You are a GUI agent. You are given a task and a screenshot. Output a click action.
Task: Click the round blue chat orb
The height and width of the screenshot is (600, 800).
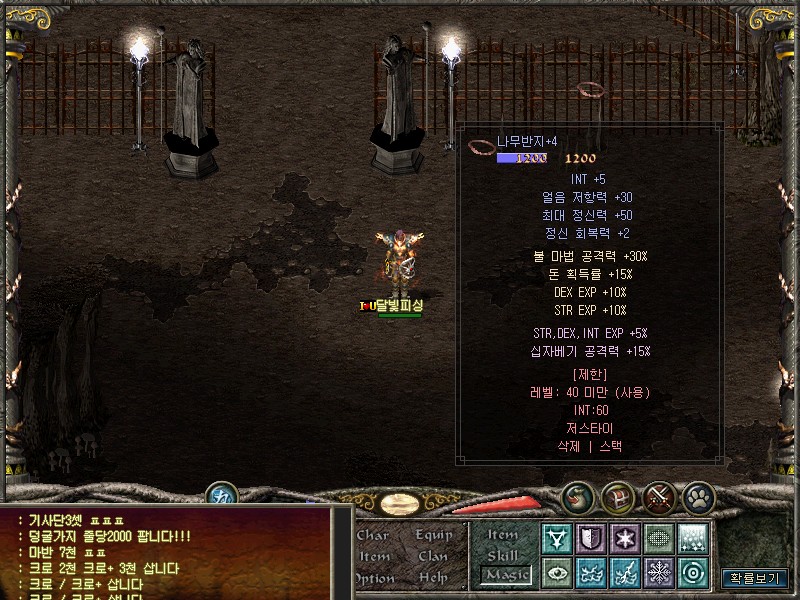tap(220, 495)
